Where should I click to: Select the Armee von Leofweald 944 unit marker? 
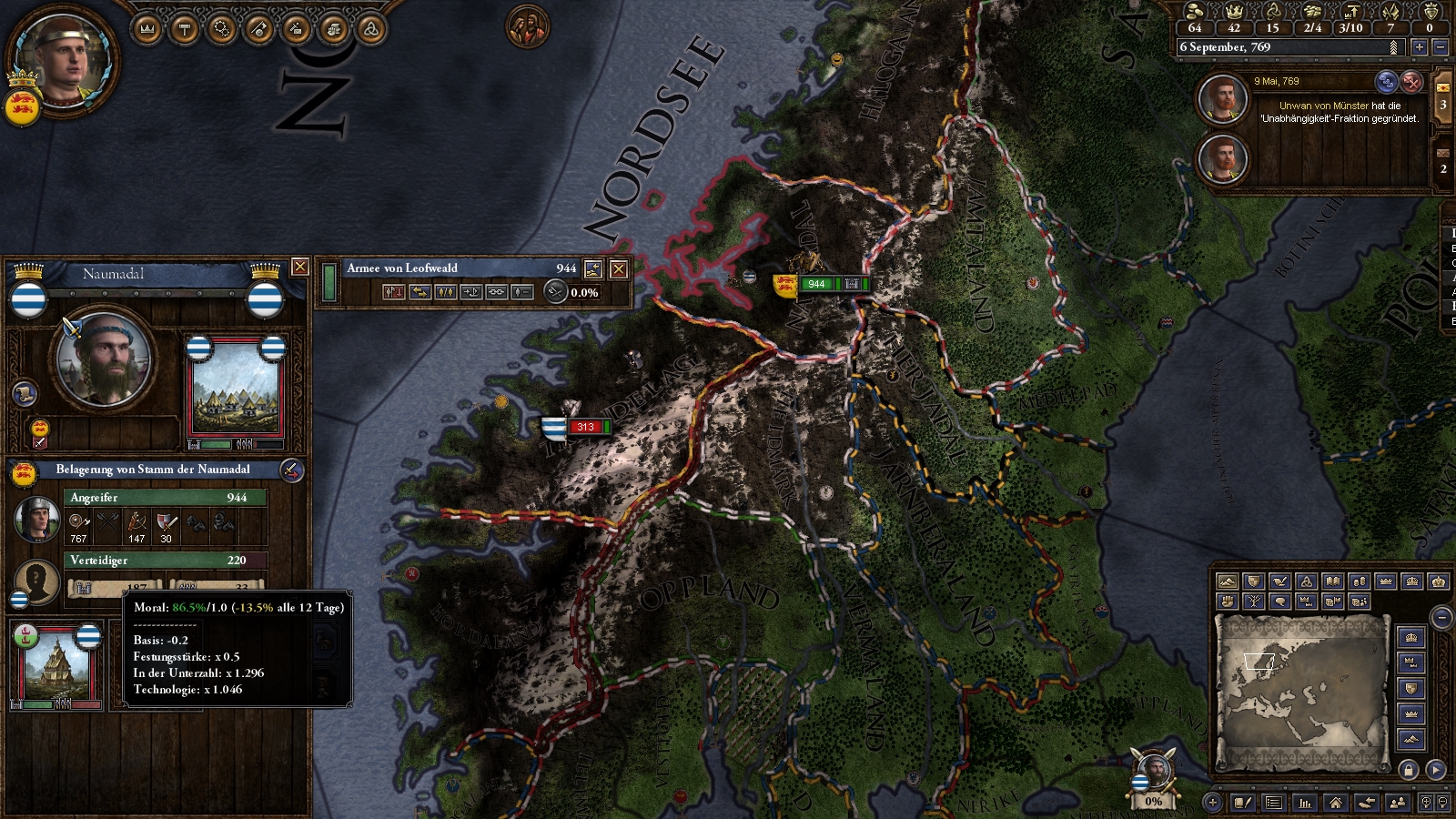[816, 284]
